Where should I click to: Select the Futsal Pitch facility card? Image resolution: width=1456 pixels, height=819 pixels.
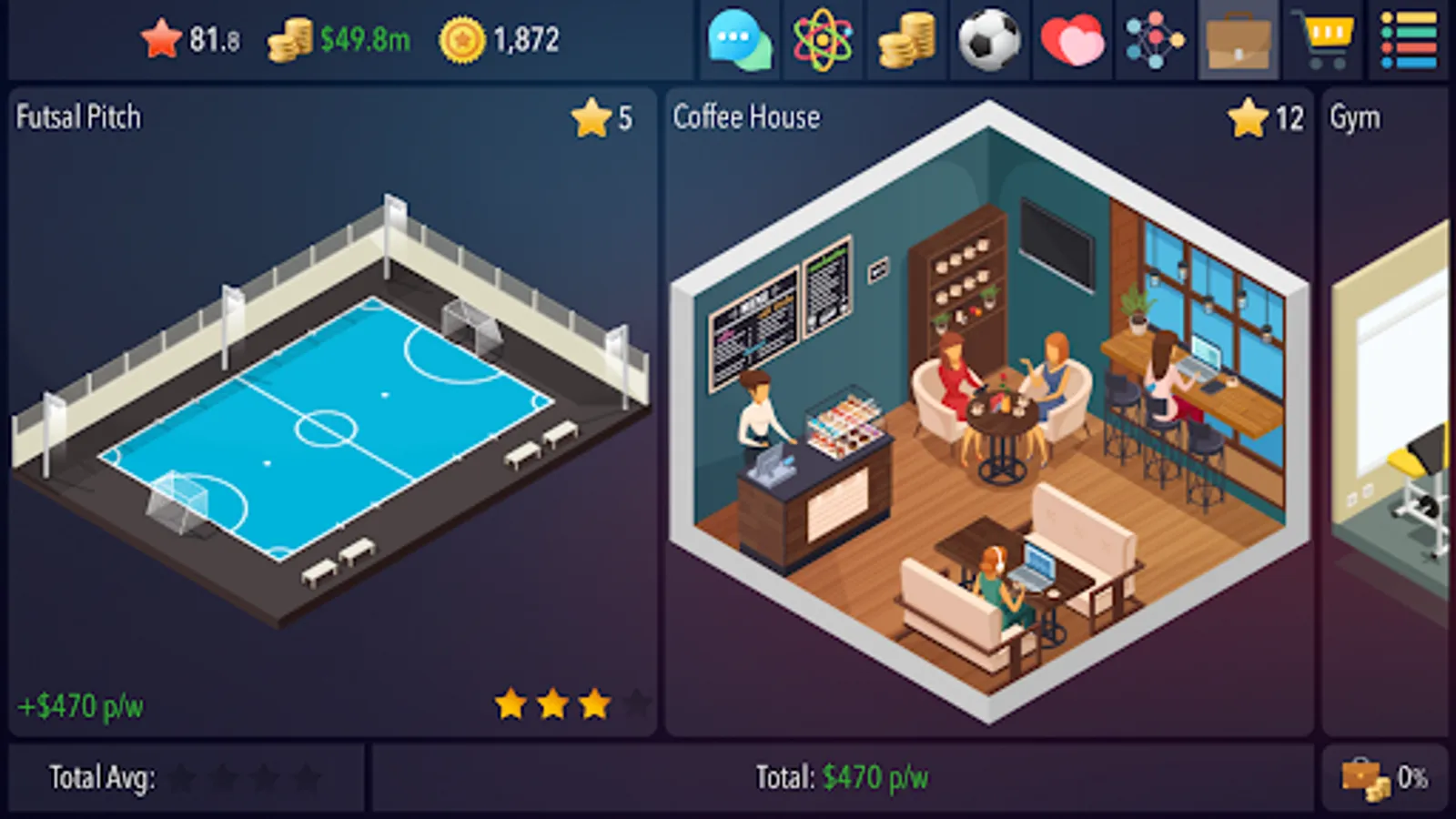click(x=328, y=409)
